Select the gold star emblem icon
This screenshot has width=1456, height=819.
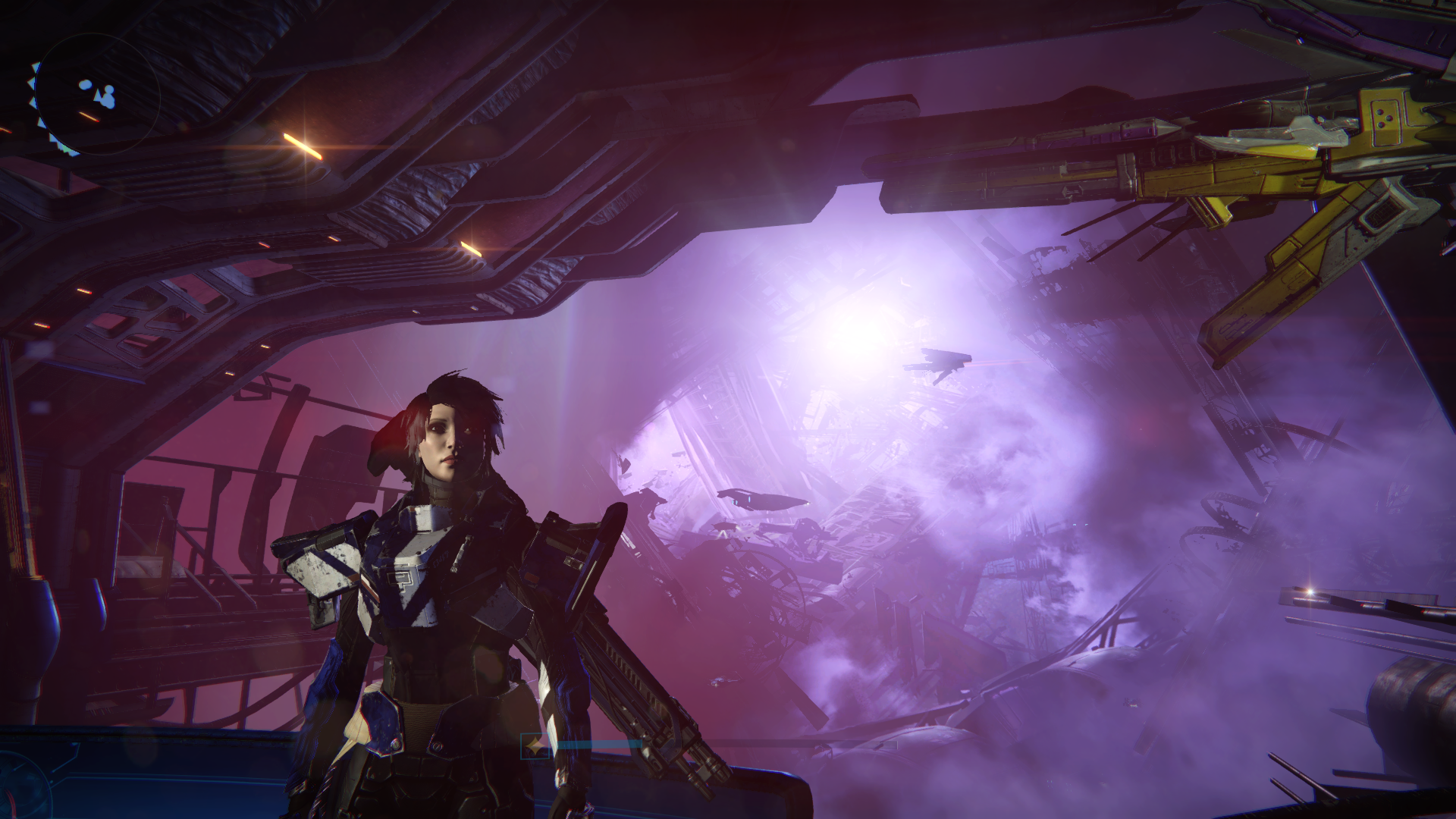[536, 746]
